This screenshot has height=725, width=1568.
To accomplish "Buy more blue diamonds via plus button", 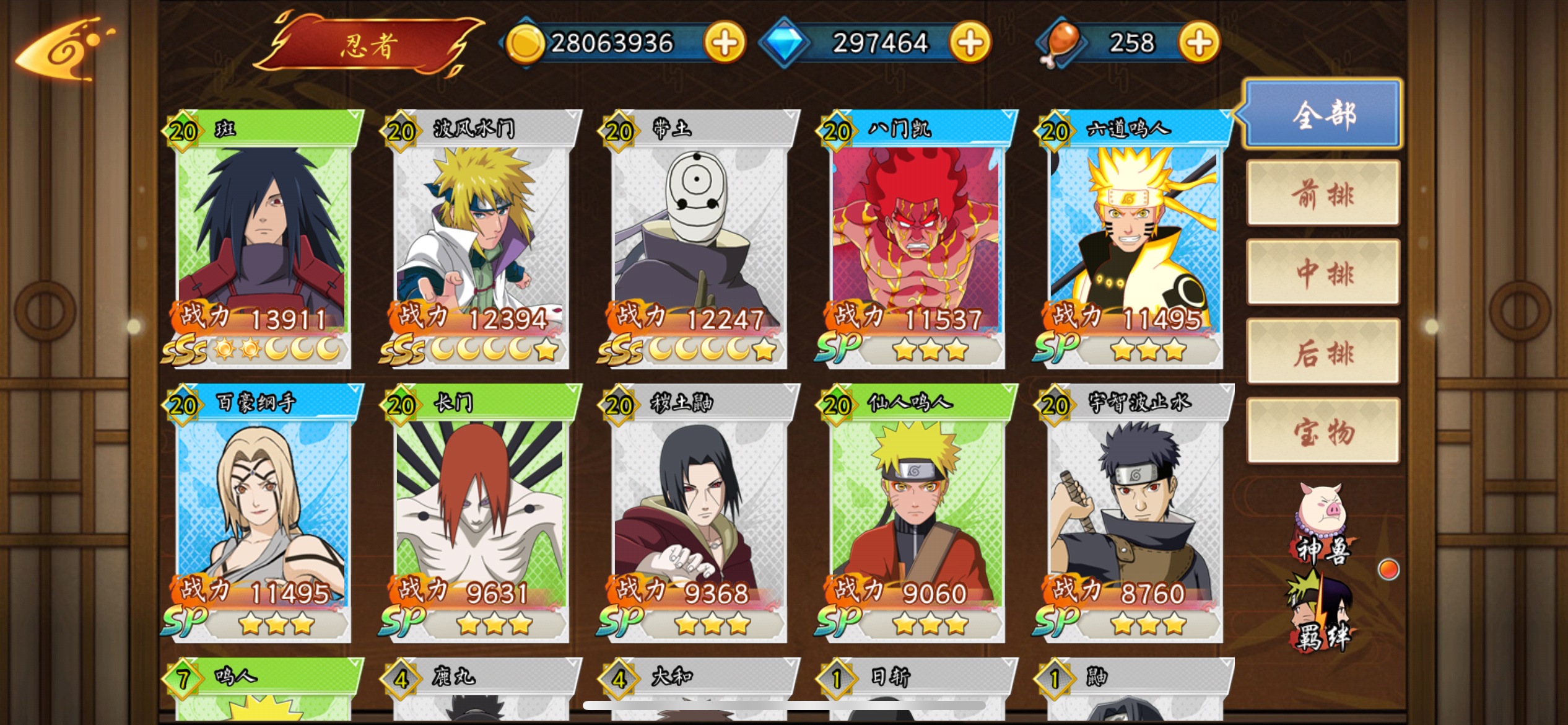I will [x=970, y=43].
